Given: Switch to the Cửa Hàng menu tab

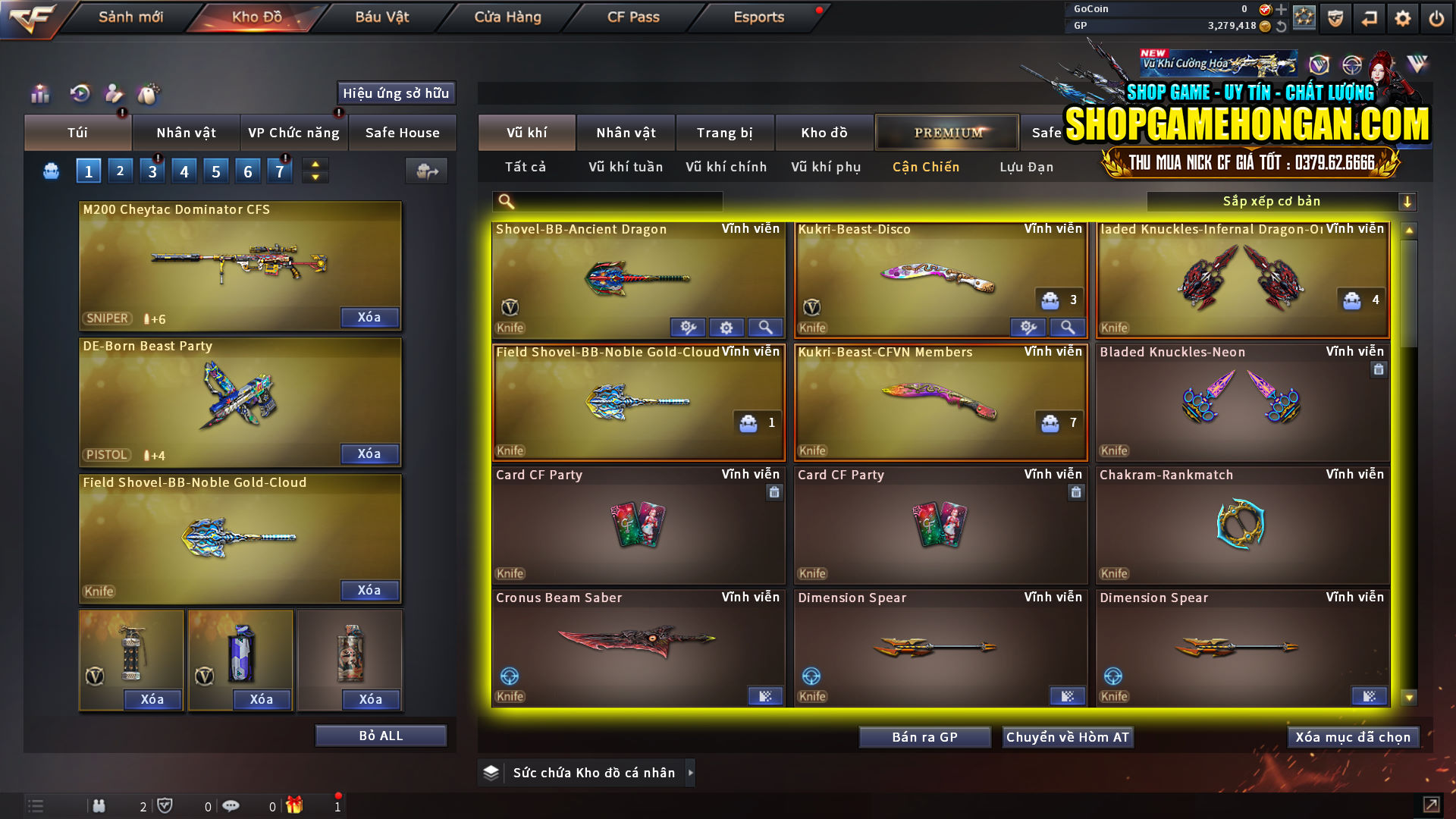Looking at the screenshot, I should tap(508, 17).
